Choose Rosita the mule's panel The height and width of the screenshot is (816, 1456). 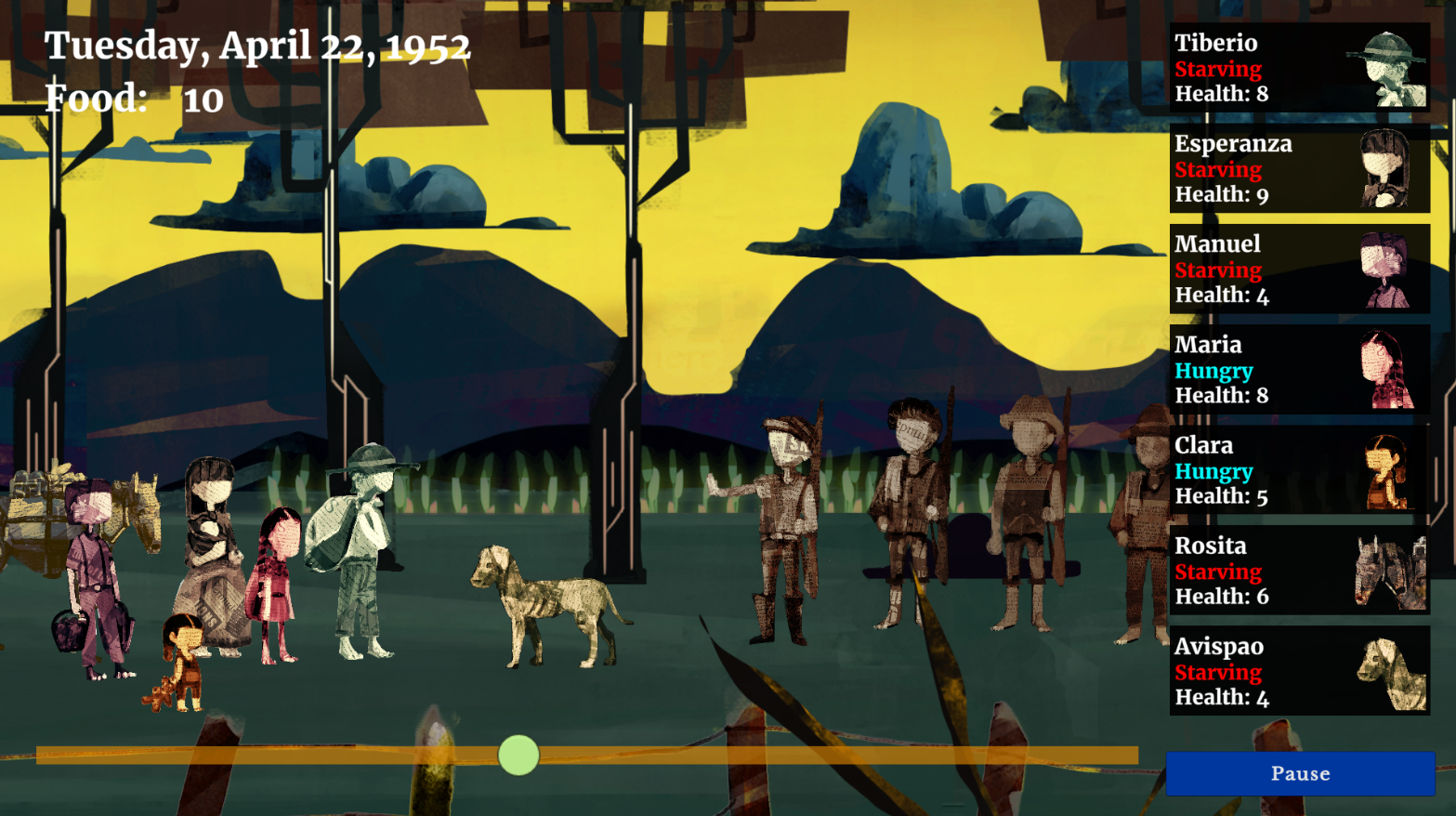tap(1299, 570)
